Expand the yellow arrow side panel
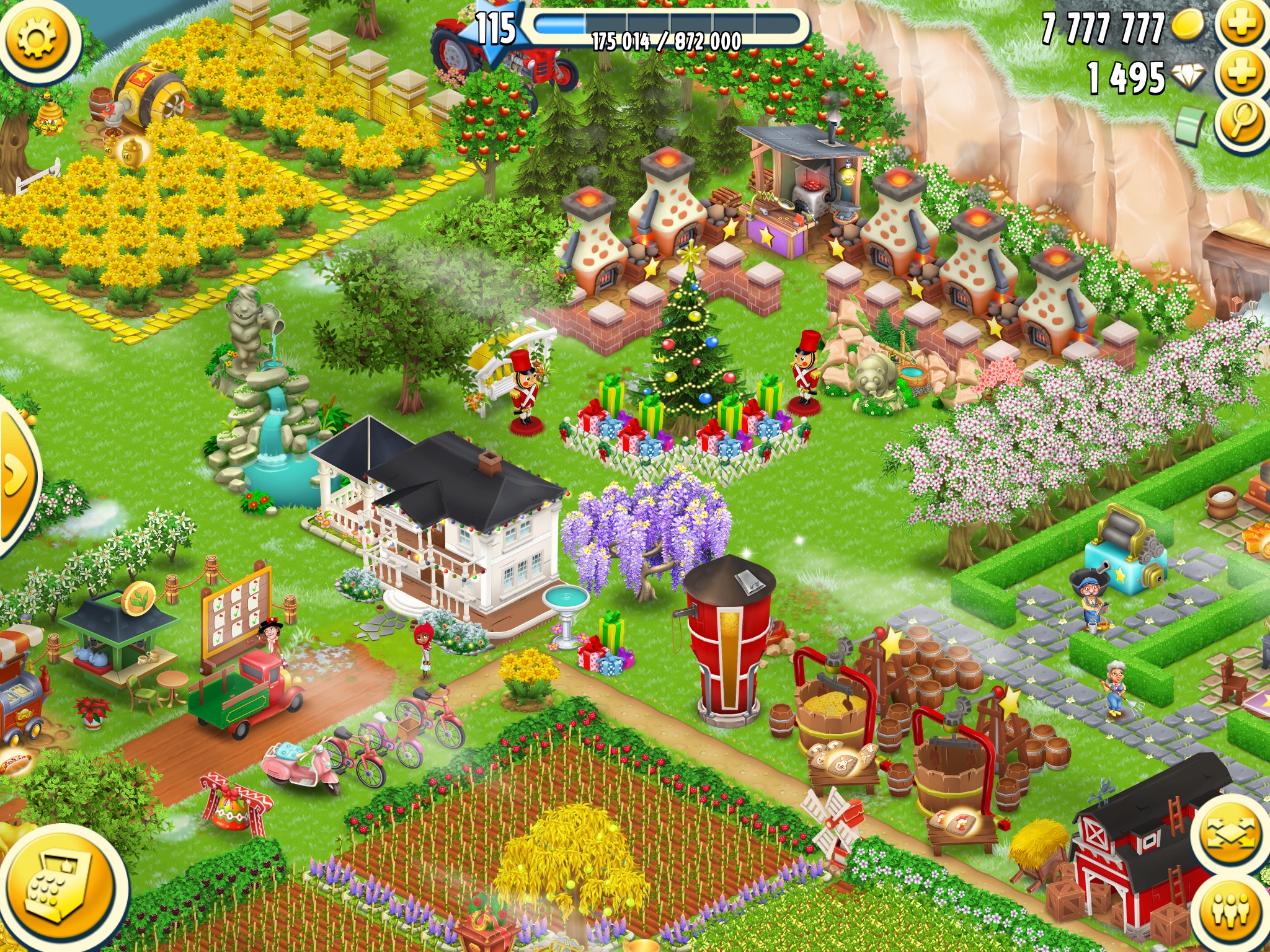This screenshot has width=1270, height=952. [14, 474]
